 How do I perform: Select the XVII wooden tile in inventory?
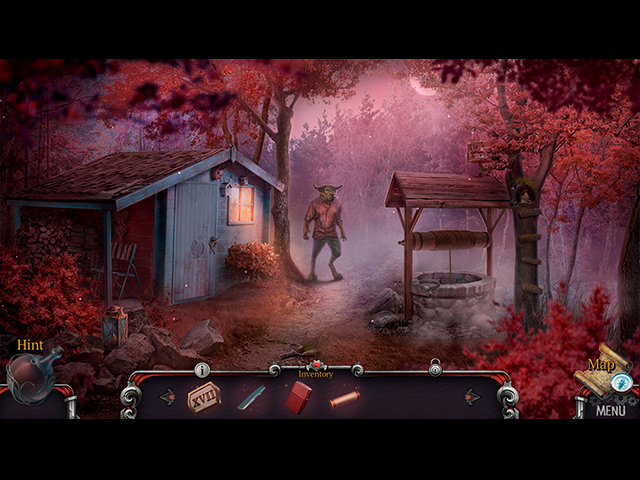203,397
